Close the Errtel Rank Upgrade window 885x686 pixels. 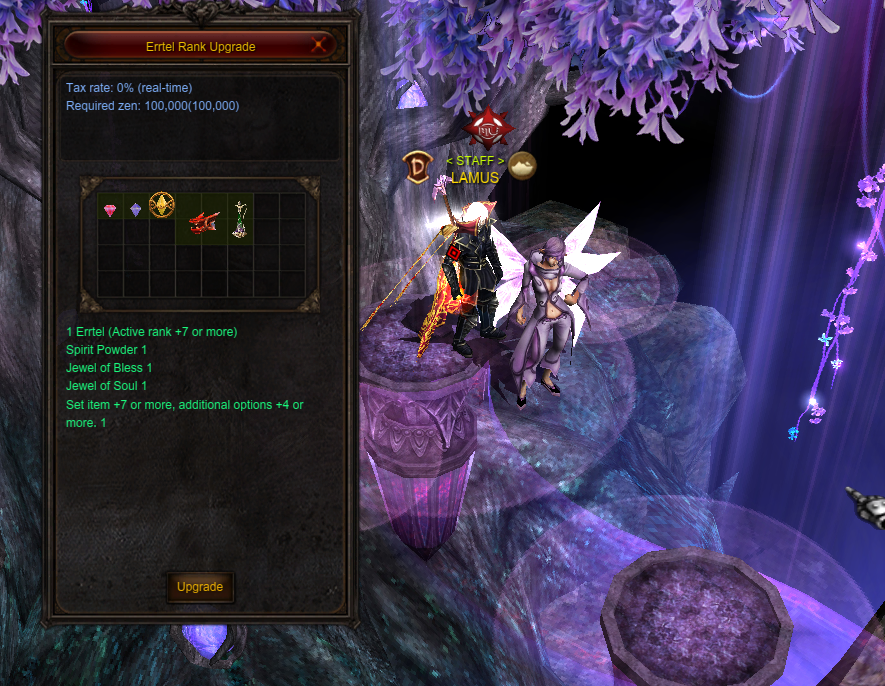pos(319,44)
